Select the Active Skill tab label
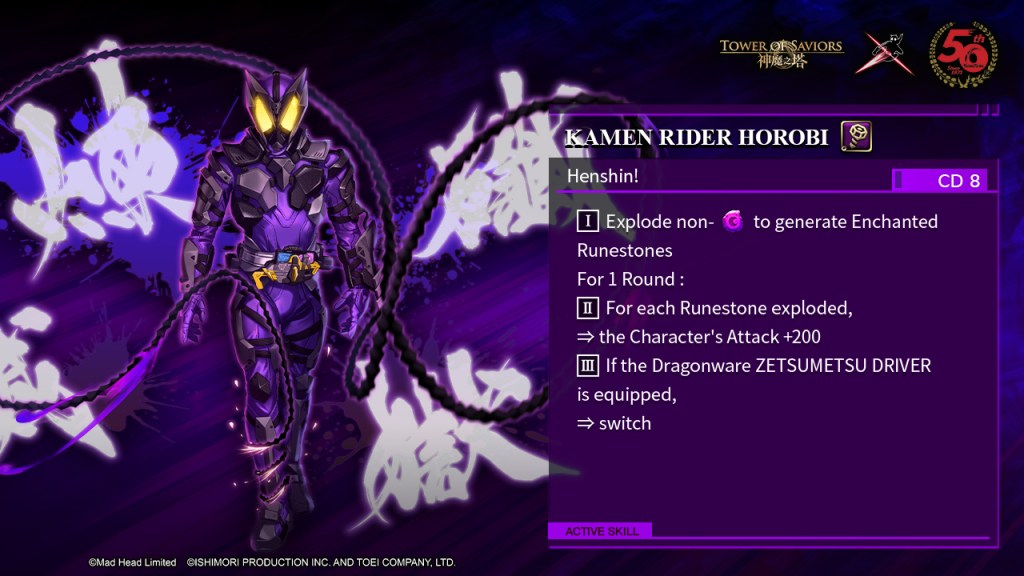The height and width of the screenshot is (576, 1024). click(601, 531)
